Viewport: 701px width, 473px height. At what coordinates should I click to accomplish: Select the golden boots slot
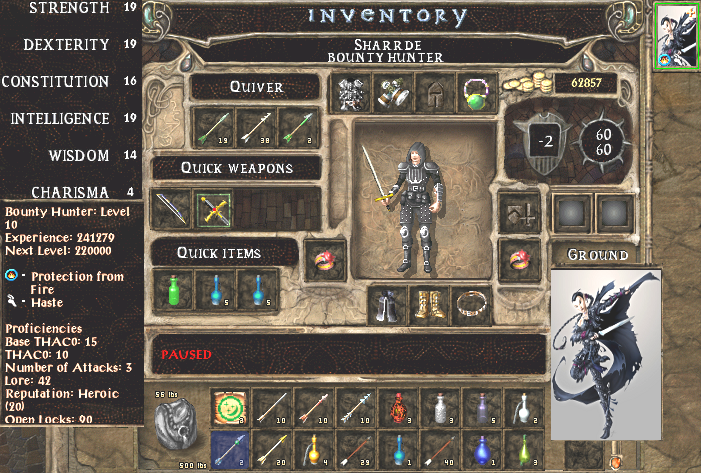pyautogui.click(x=430, y=305)
